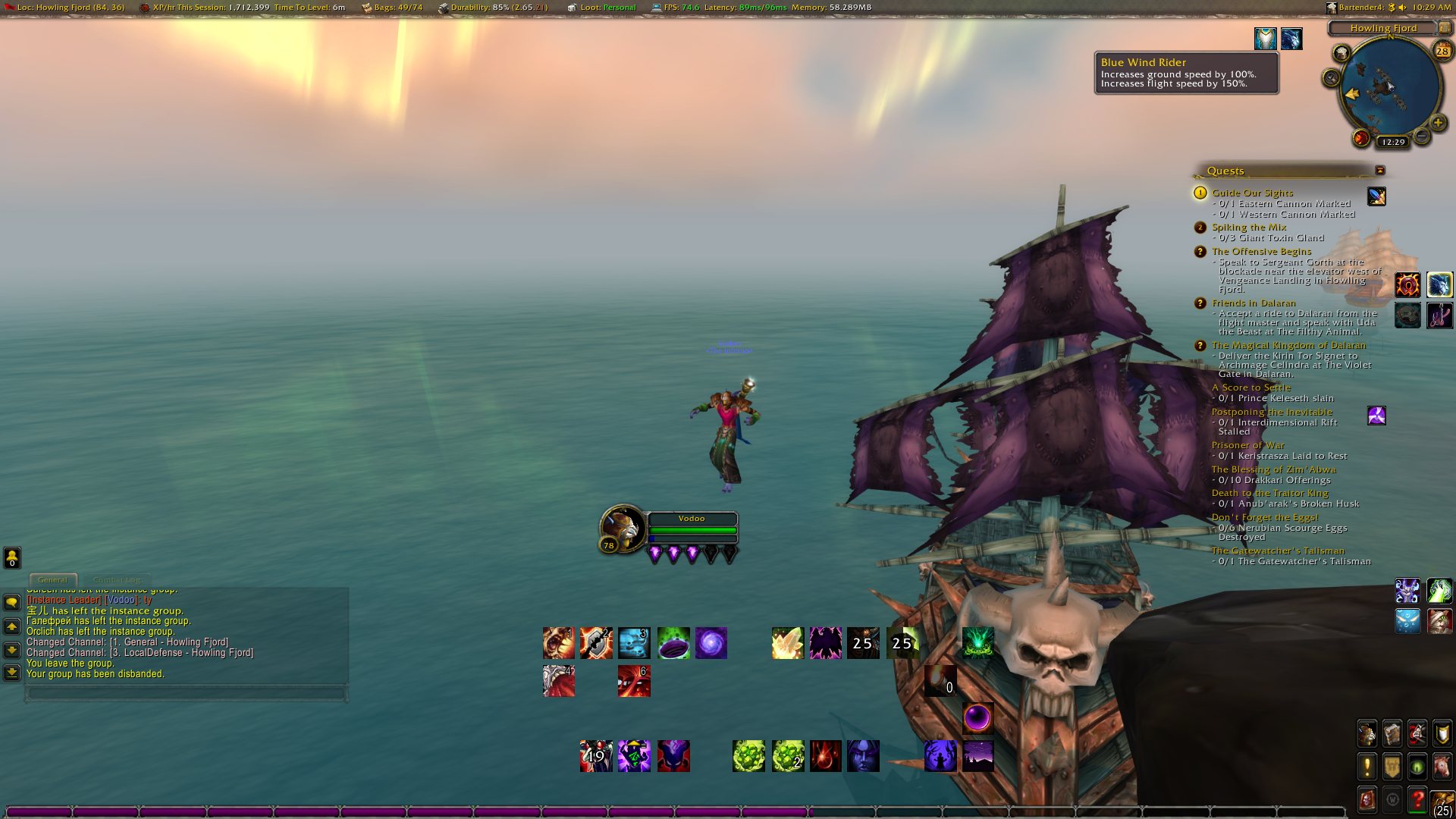This screenshot has width=1456, height=819.
Task: Cast the blue skulls spell on slot 3
Action: pos(634,643)
